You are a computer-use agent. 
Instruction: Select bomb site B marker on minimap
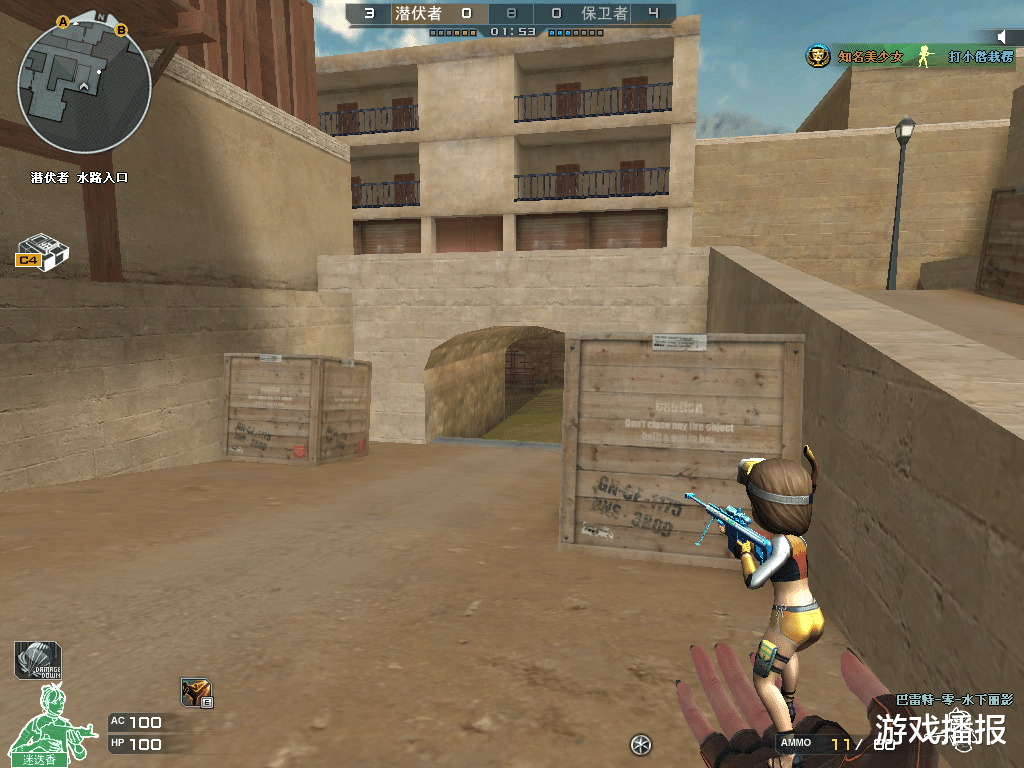[122, 30]
